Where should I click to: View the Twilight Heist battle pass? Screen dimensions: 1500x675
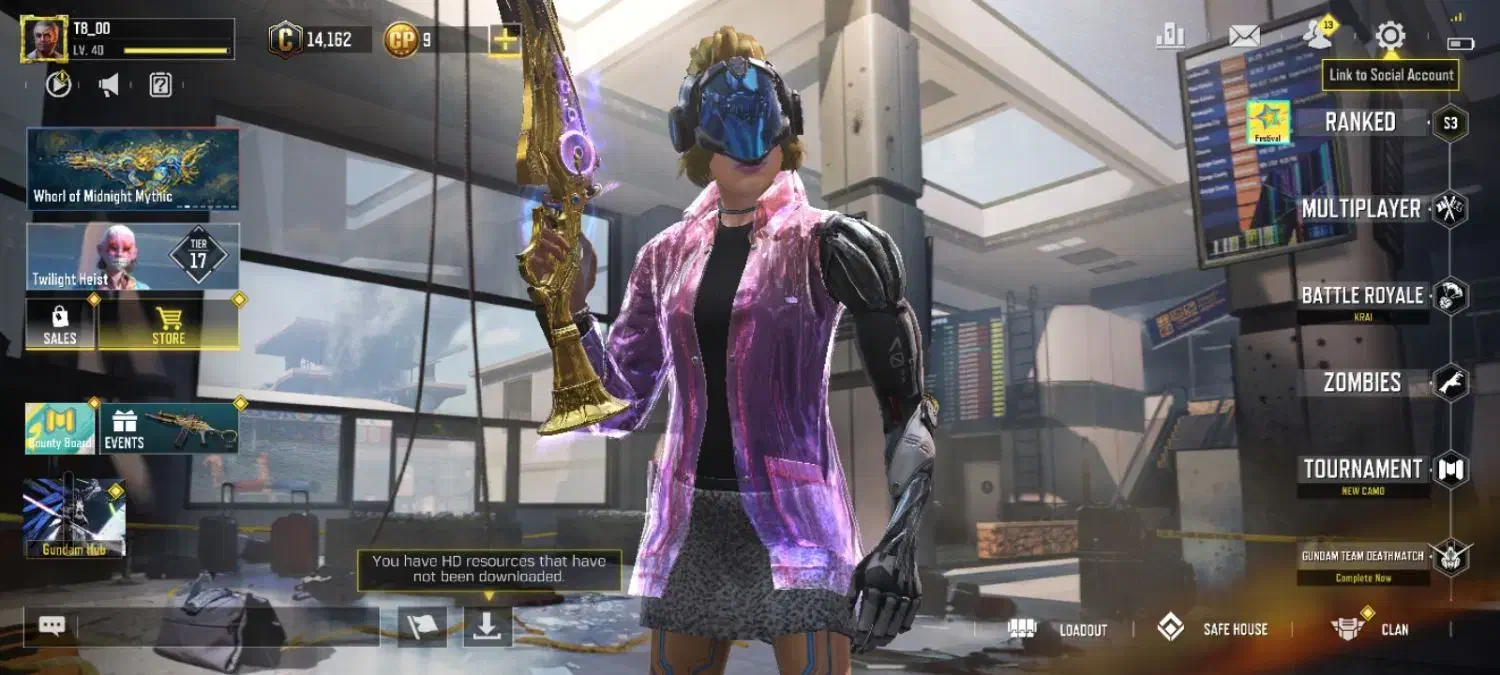click(x=133, y=257)
